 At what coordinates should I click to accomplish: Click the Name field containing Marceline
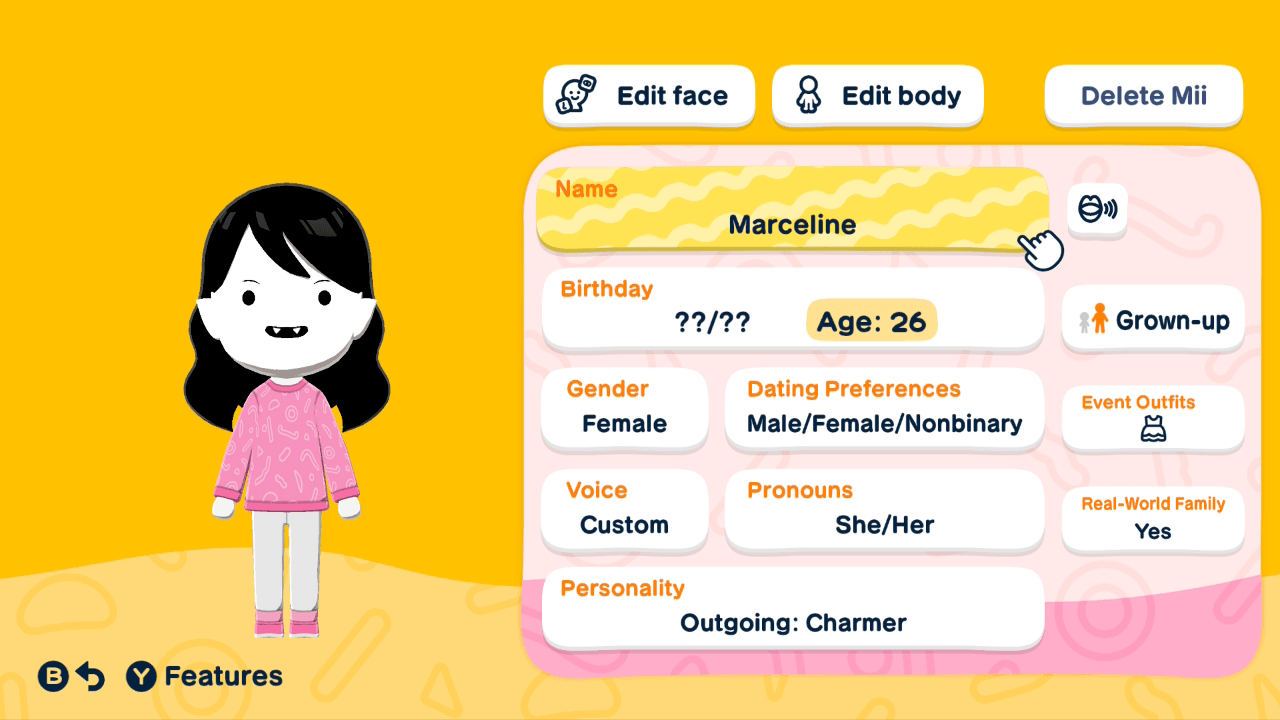[x=792, y=210]
